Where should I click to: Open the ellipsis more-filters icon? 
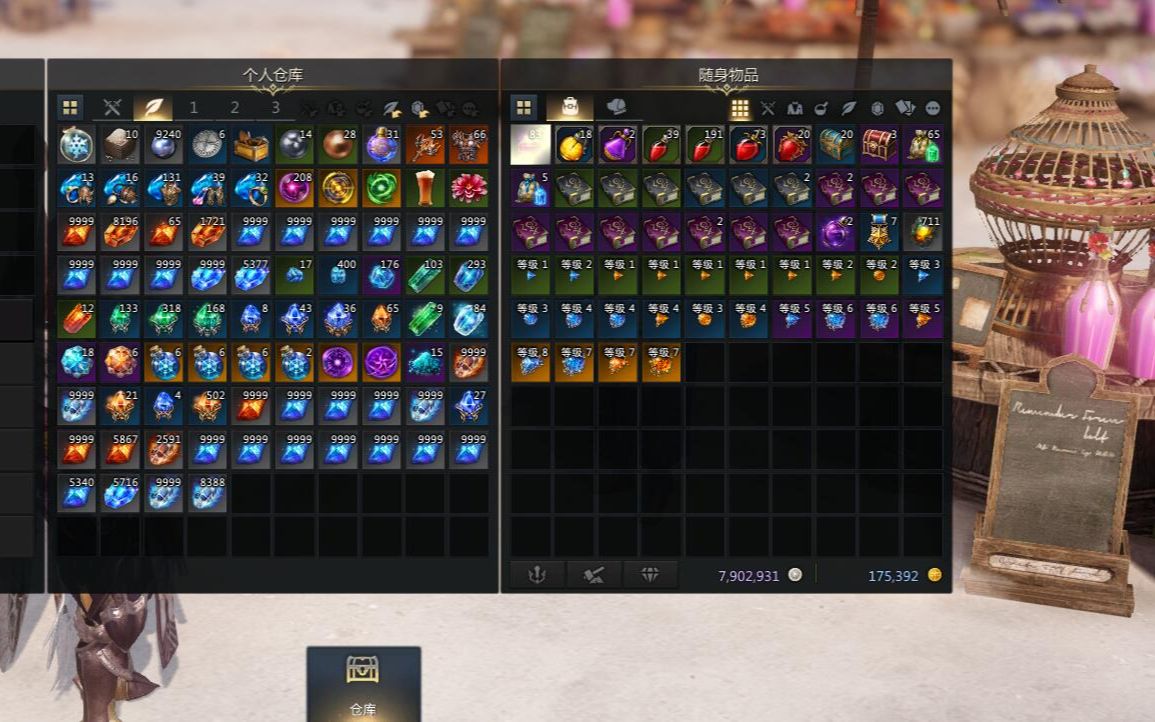933,108
